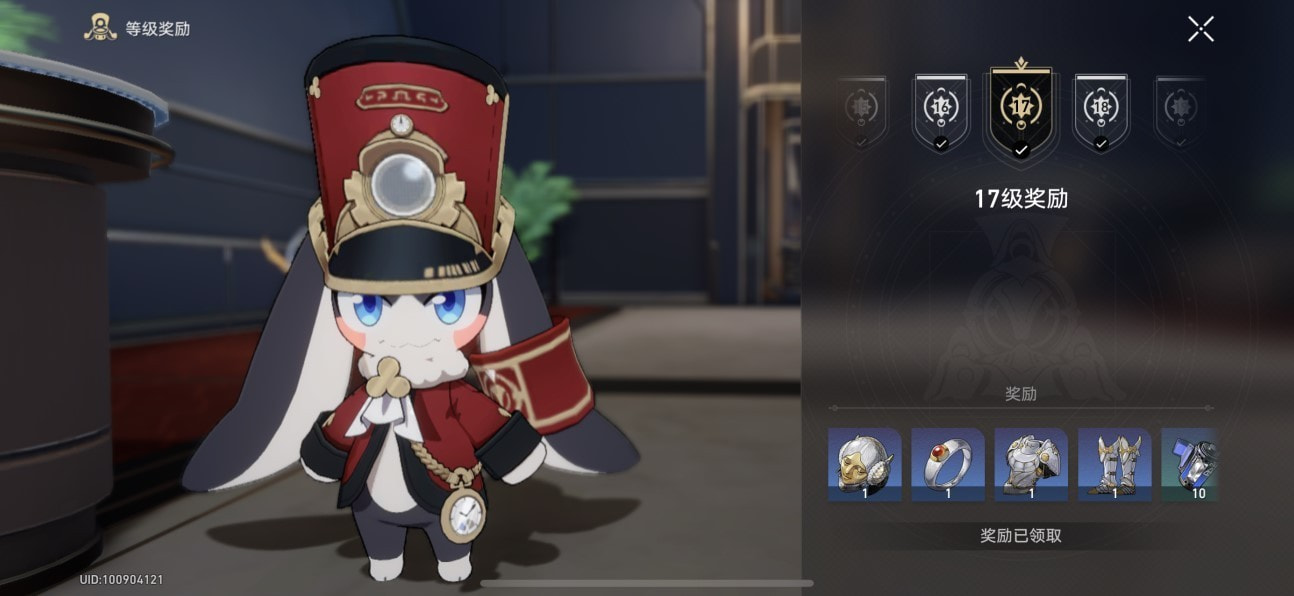View the armored boots reward
This screenshot has height=596, width=1294.
(x=1114, y=464)
